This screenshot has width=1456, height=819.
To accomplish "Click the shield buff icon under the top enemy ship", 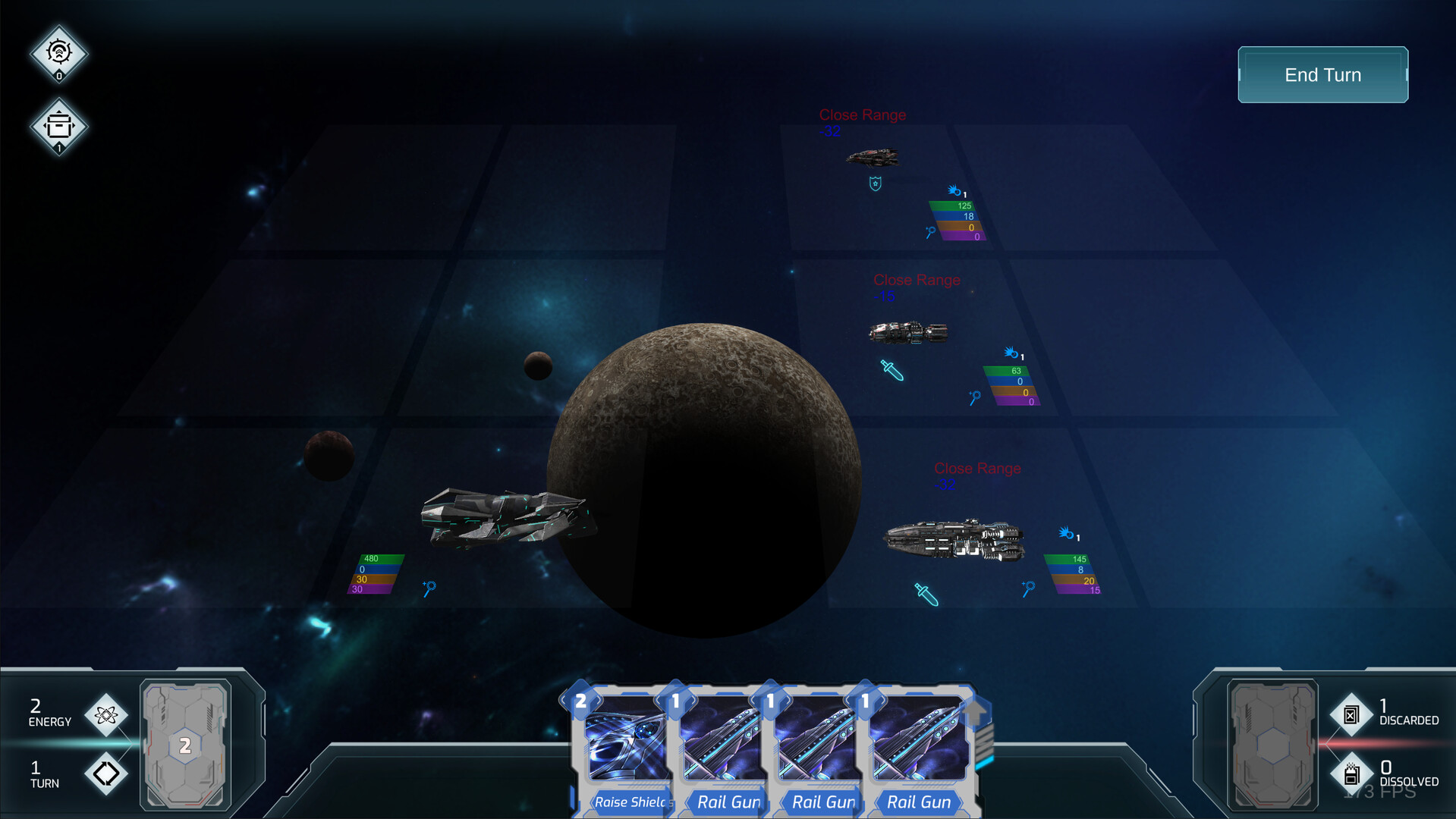I will point(874,183).
